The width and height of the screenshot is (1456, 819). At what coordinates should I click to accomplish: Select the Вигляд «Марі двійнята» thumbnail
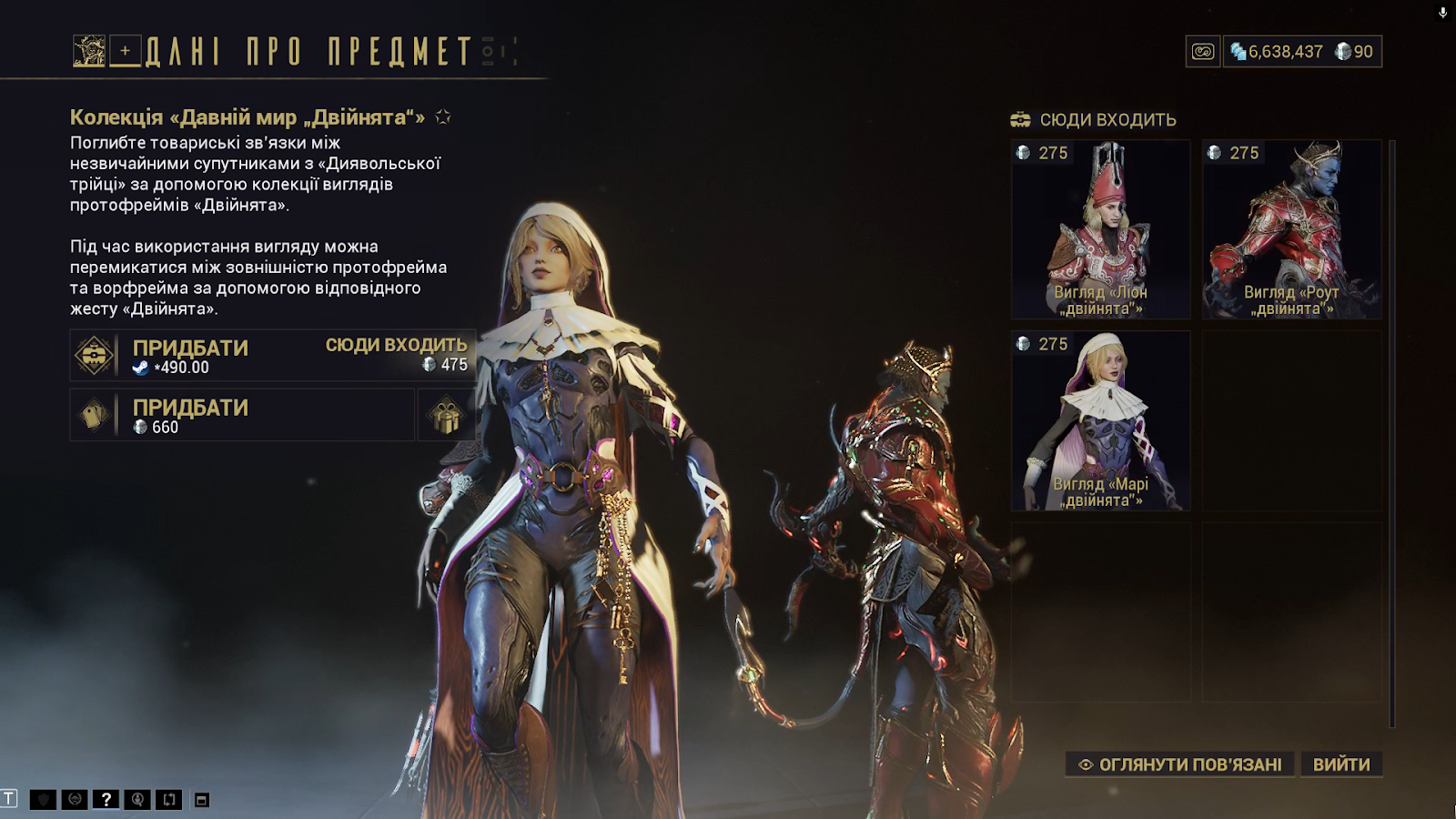(x=1101, y=420)
